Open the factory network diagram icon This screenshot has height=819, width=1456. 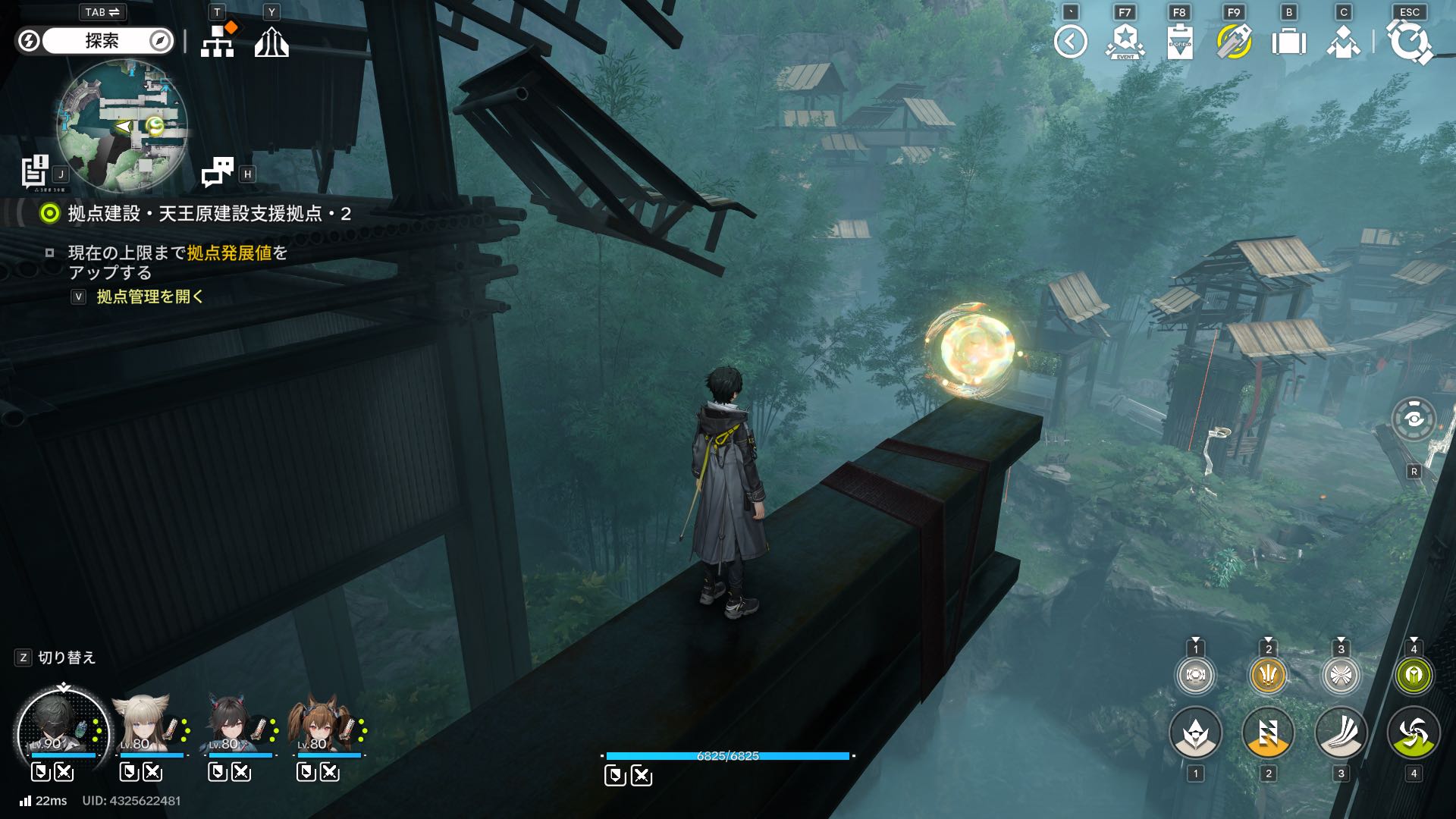tap(218, 42)
